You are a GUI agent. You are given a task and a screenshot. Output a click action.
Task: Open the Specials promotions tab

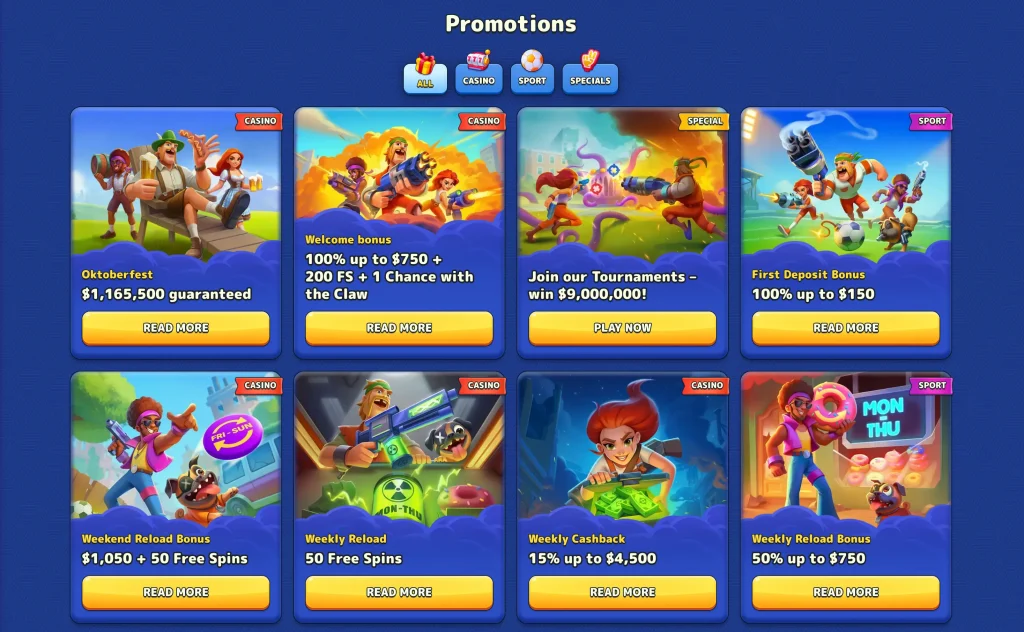click(590, 72)
